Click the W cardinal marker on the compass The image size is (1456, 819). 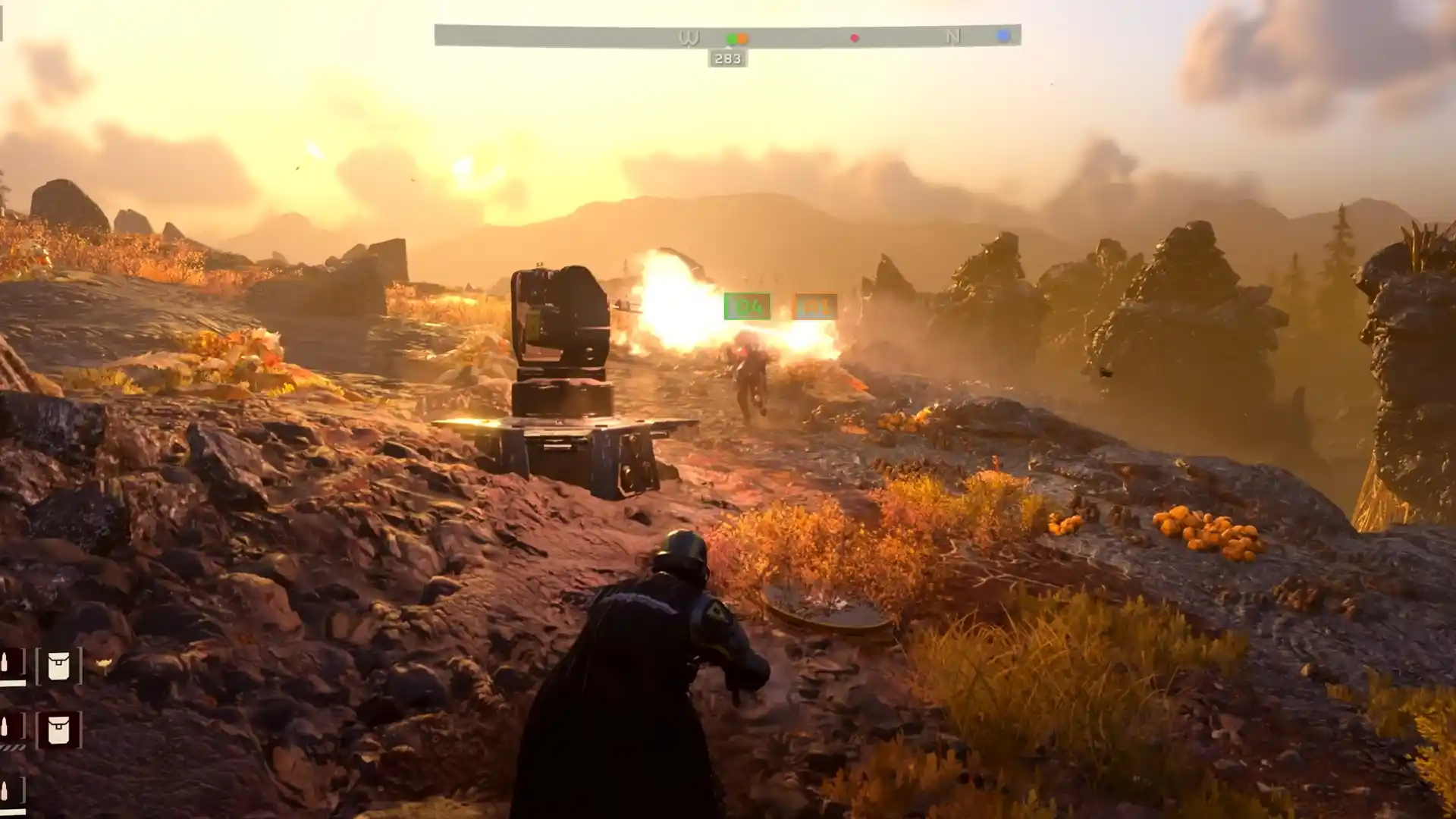tap(689, 36)
